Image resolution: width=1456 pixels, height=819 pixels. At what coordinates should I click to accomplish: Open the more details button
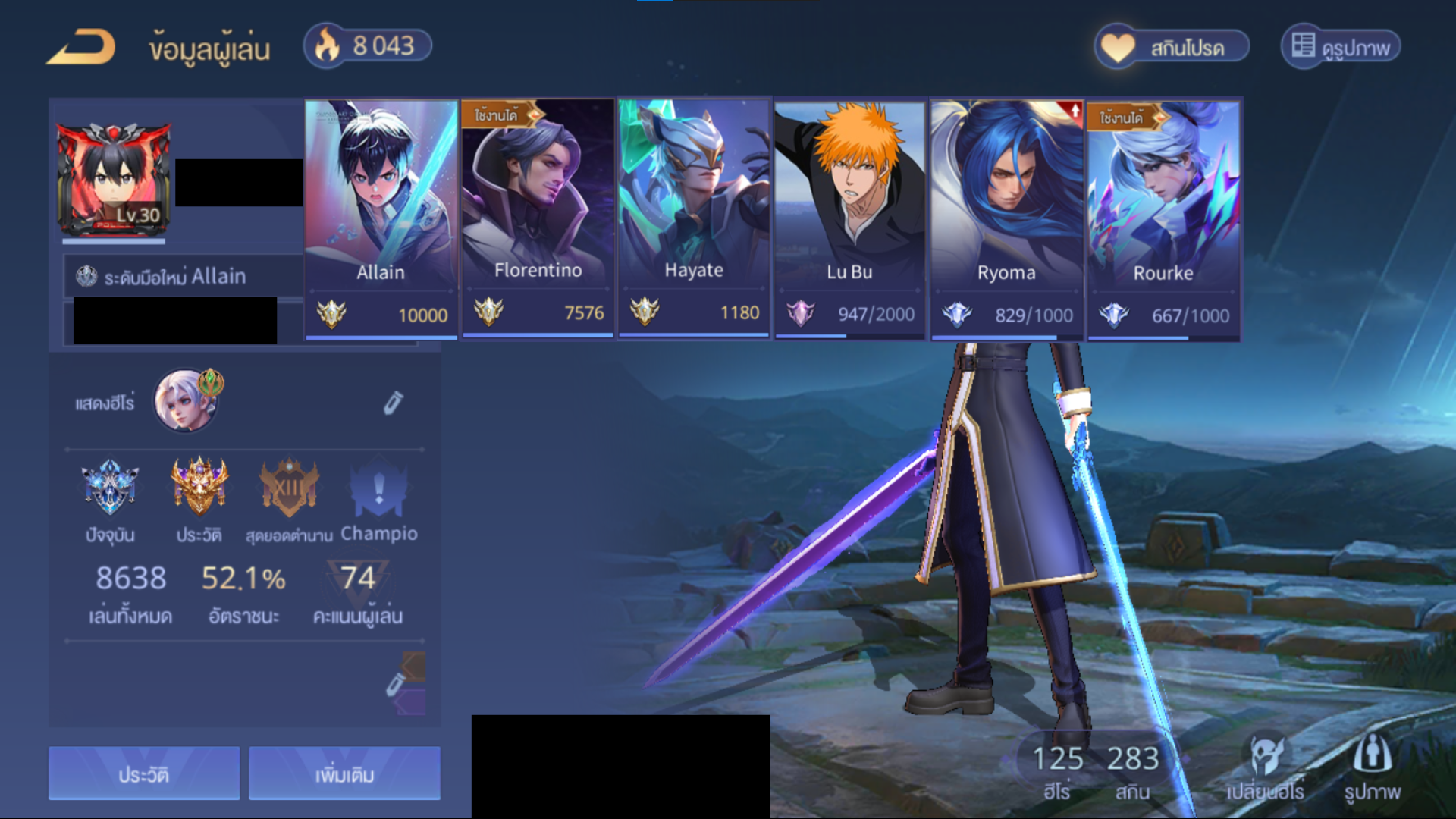click(344, 773)
